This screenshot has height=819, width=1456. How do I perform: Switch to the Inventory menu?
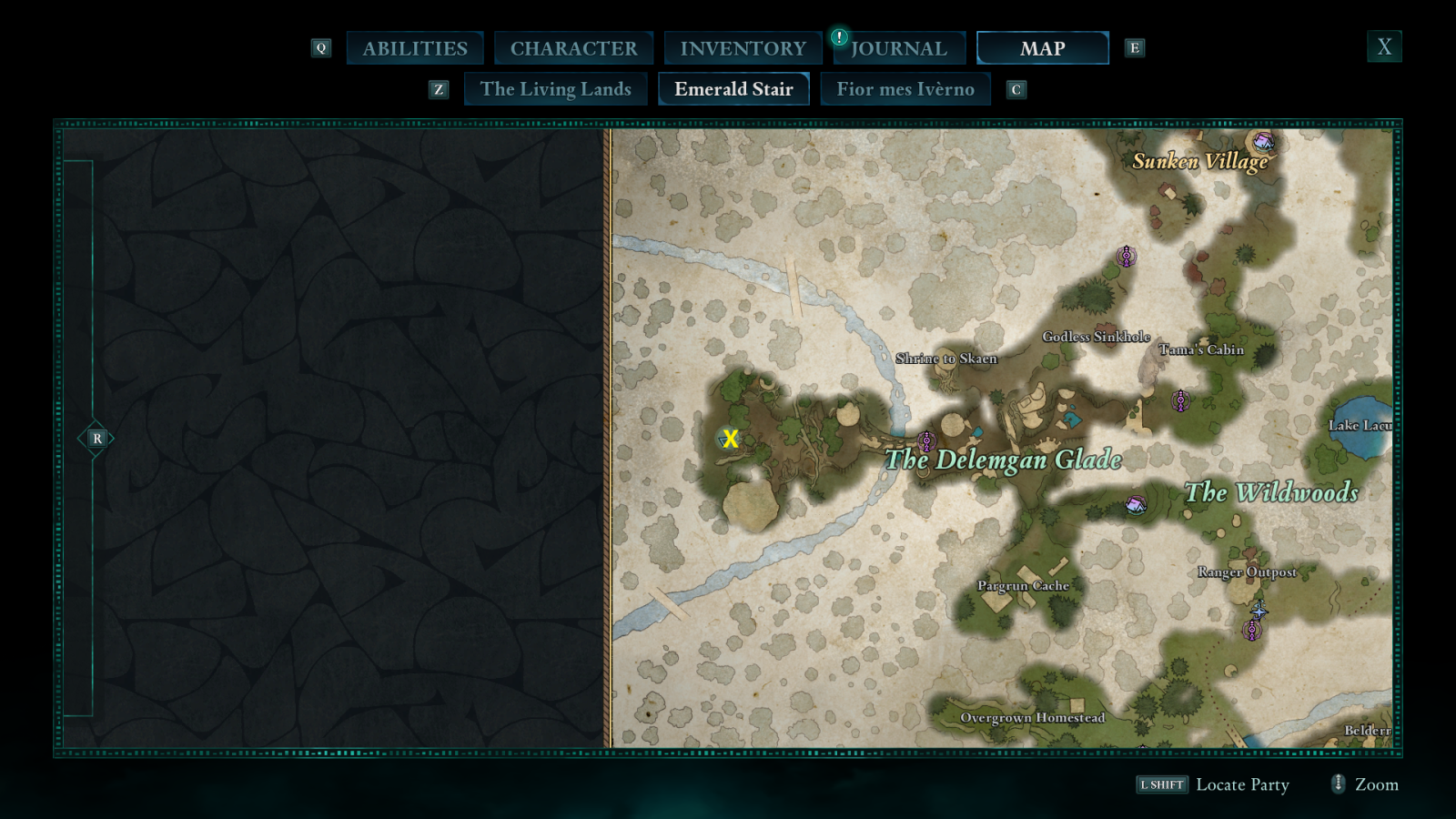(x=742, y=47)
